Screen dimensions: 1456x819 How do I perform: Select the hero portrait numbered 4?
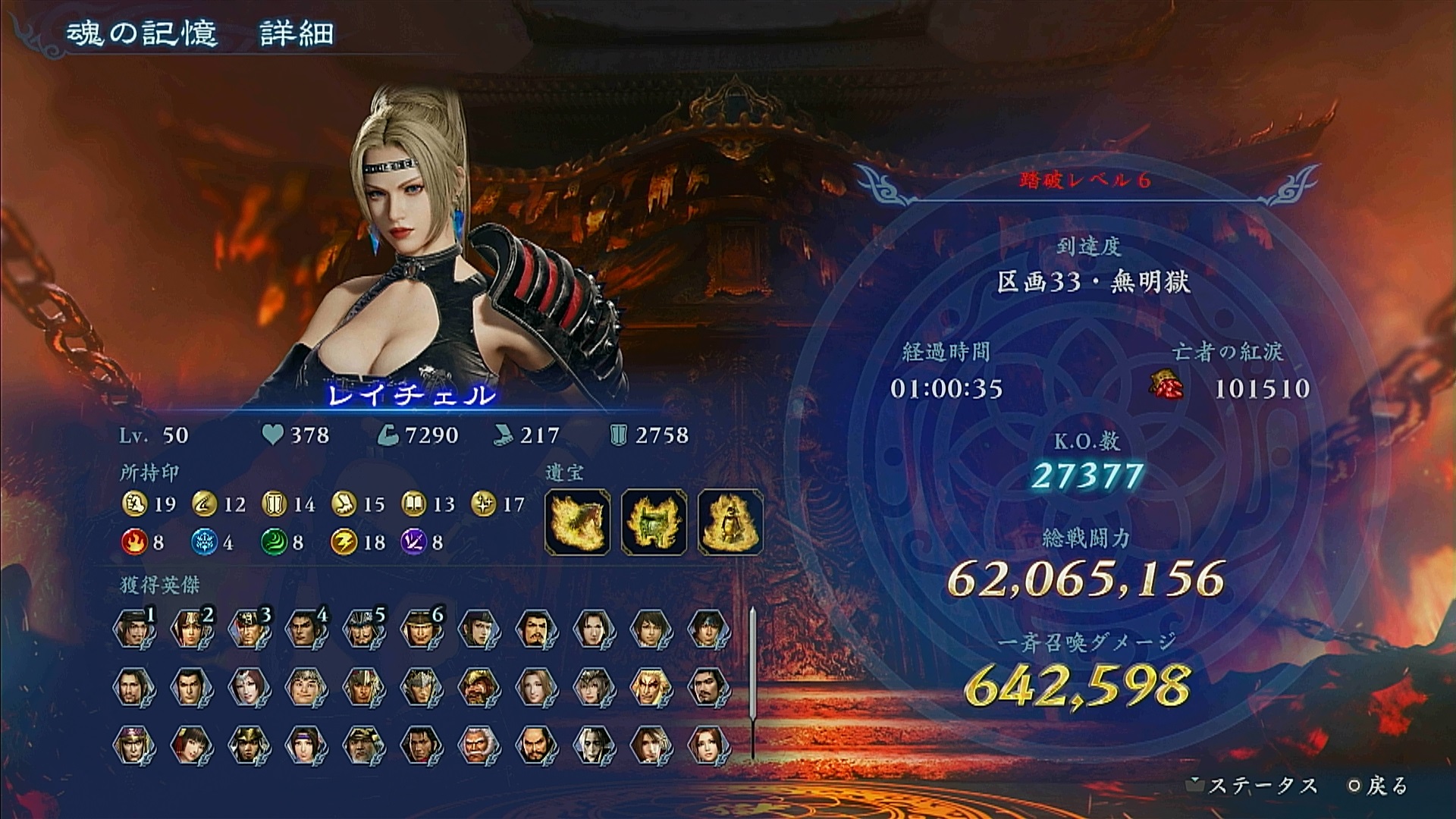[x=306, y=629]
